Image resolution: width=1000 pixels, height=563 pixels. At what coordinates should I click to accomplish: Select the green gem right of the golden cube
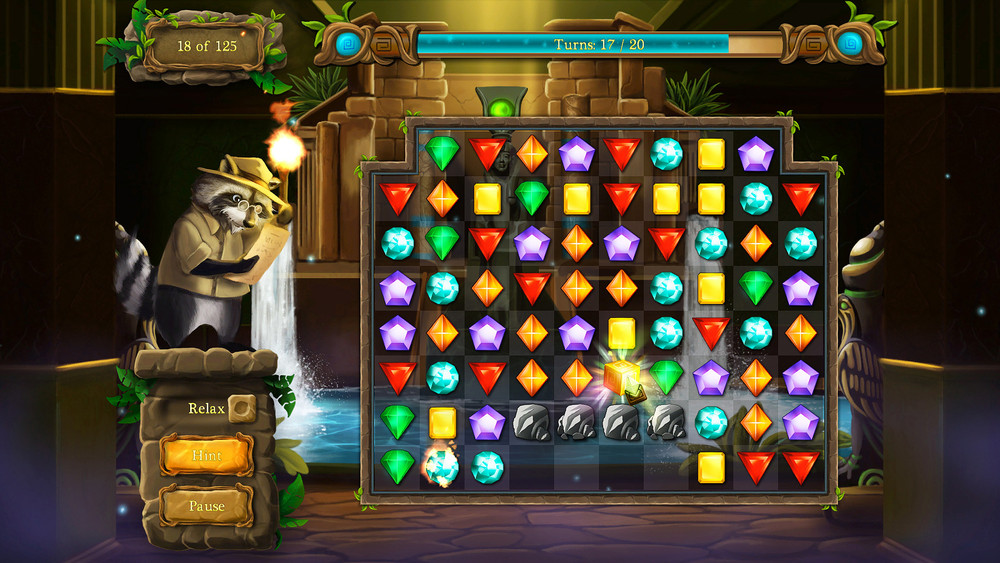(x=666, y=377)
